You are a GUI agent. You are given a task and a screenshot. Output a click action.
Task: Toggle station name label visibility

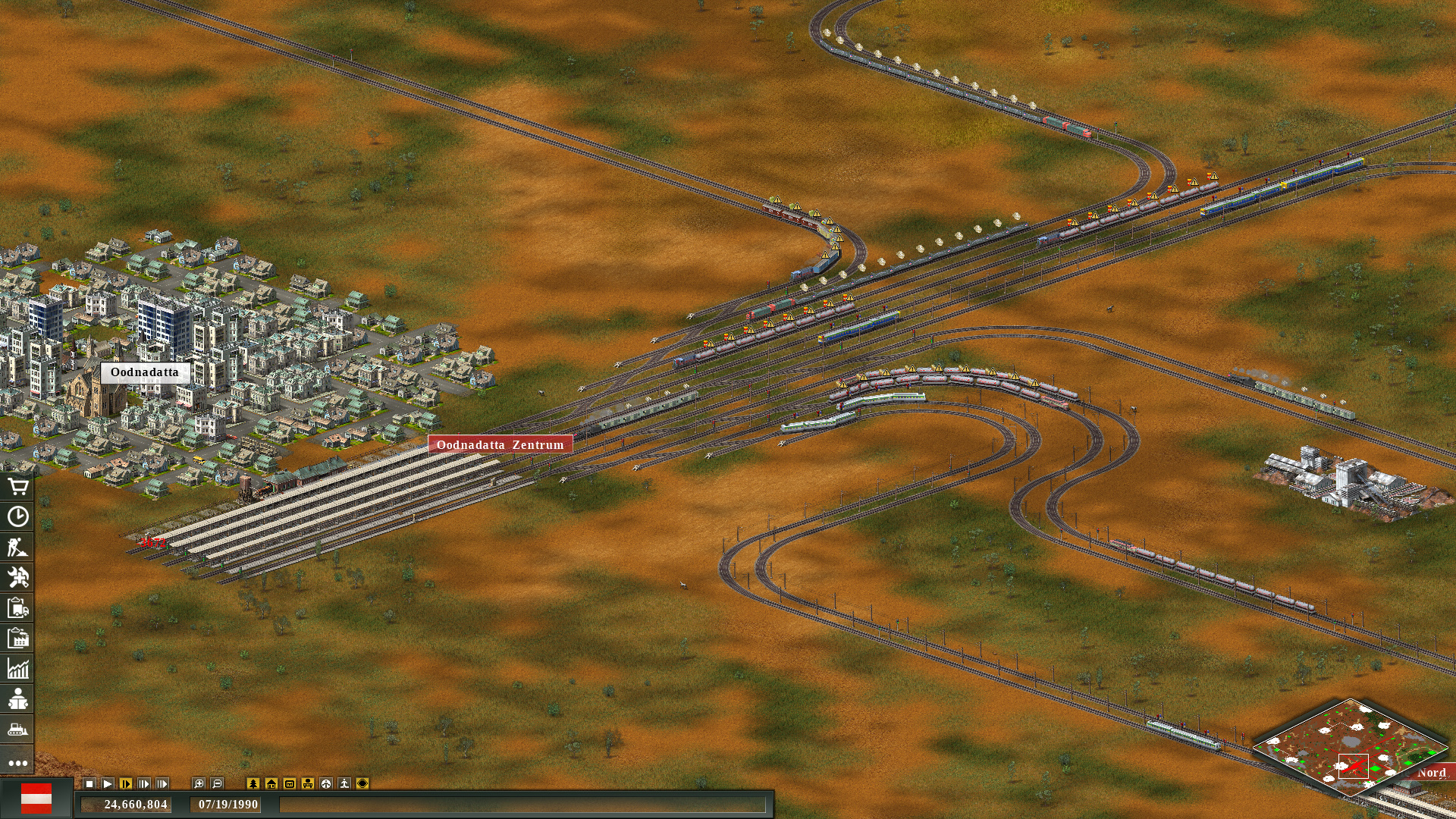[289, 785]
